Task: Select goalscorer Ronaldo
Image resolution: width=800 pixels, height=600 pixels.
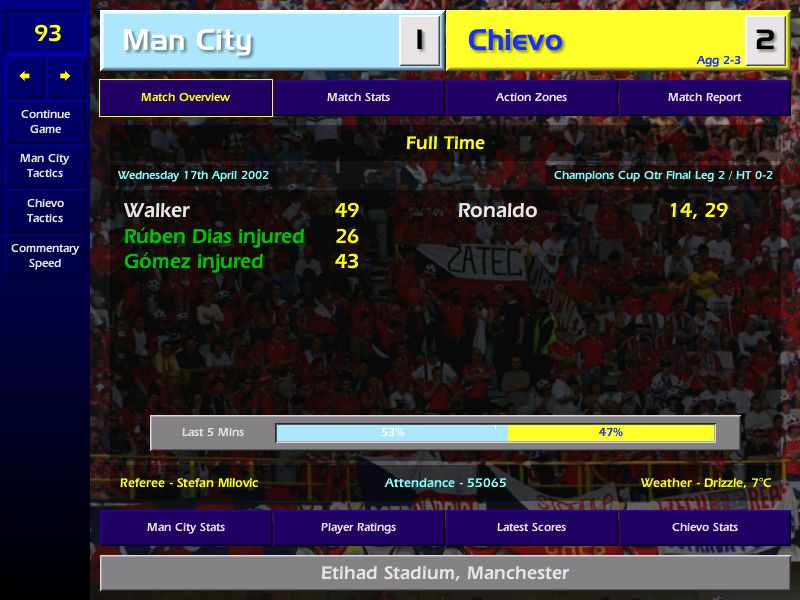Action: click(497, 211)
